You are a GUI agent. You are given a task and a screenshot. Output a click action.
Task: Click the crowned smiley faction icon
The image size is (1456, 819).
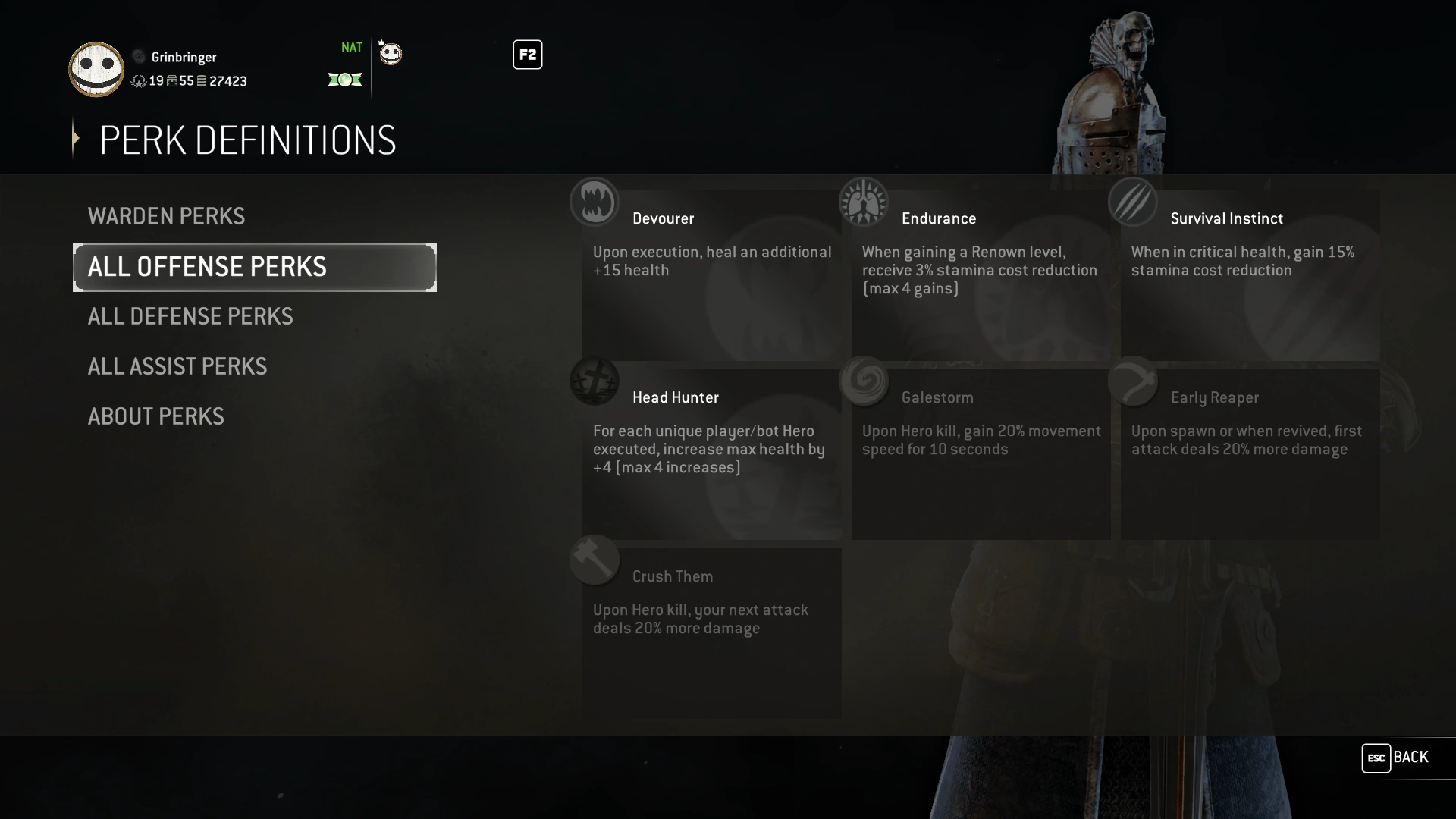[390, 53]
